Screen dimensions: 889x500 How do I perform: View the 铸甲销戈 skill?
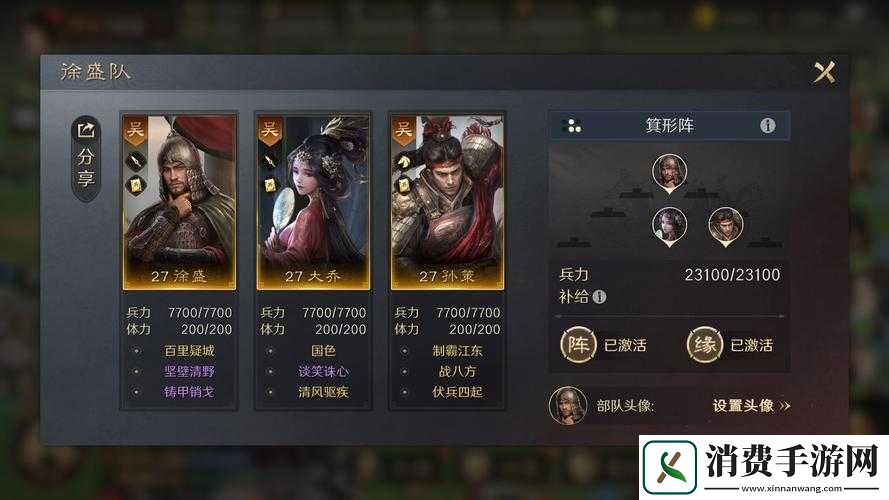pos(188,392)
